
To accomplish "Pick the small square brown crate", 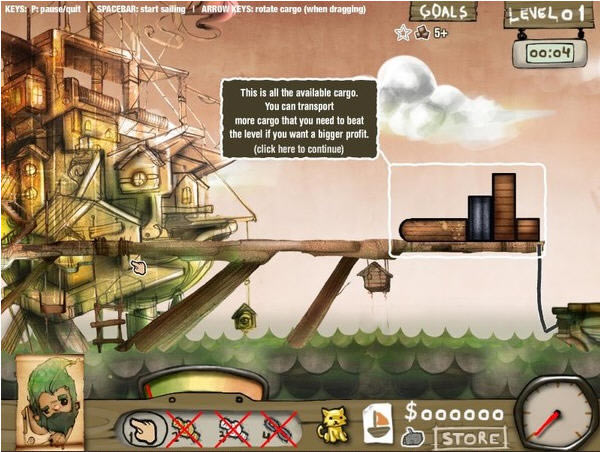I will click(x=528, y=229).
